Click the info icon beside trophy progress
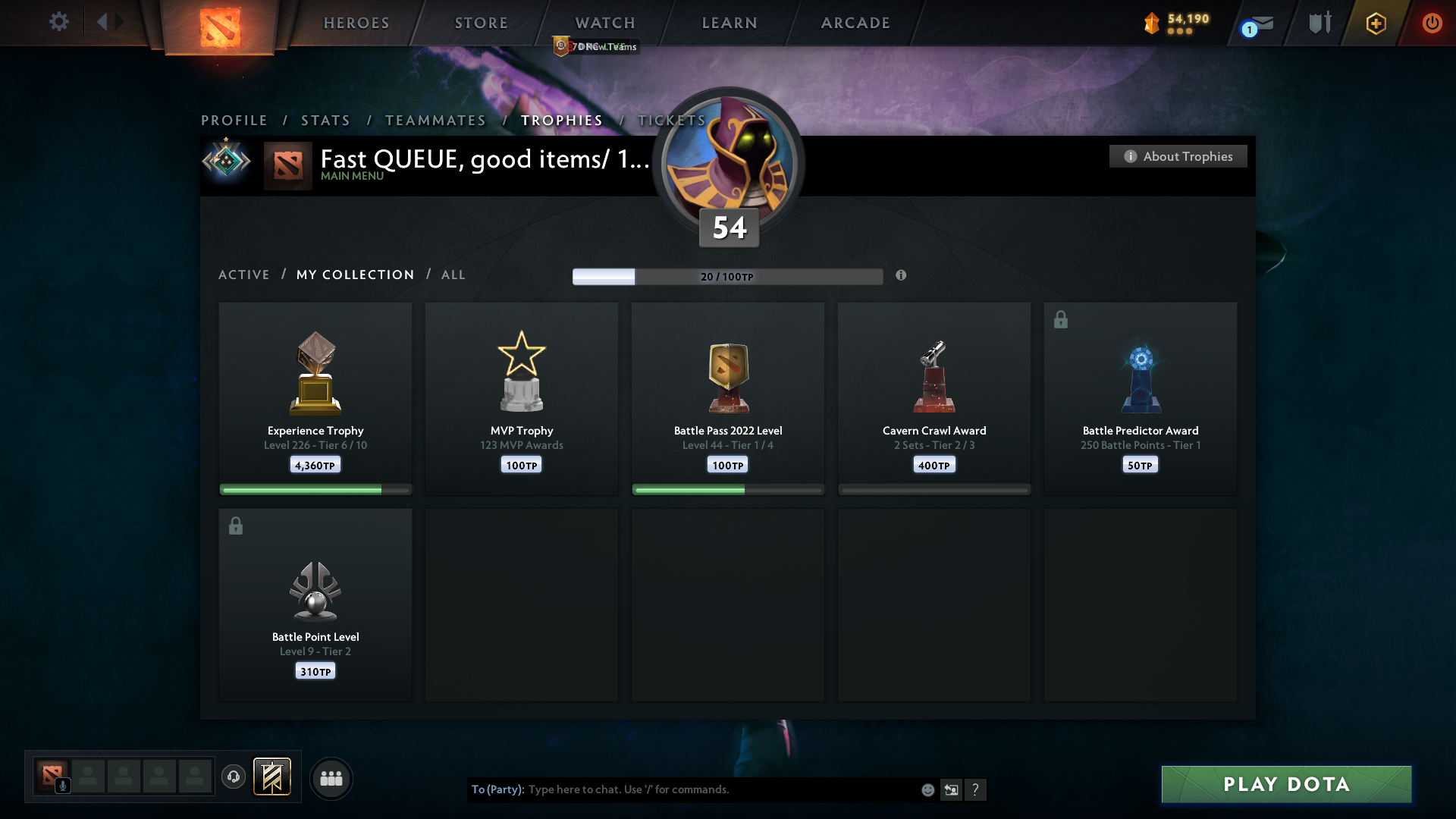The height and width of the screenshot is (819, 1456). pyautogui.click(x=902, y=276)
